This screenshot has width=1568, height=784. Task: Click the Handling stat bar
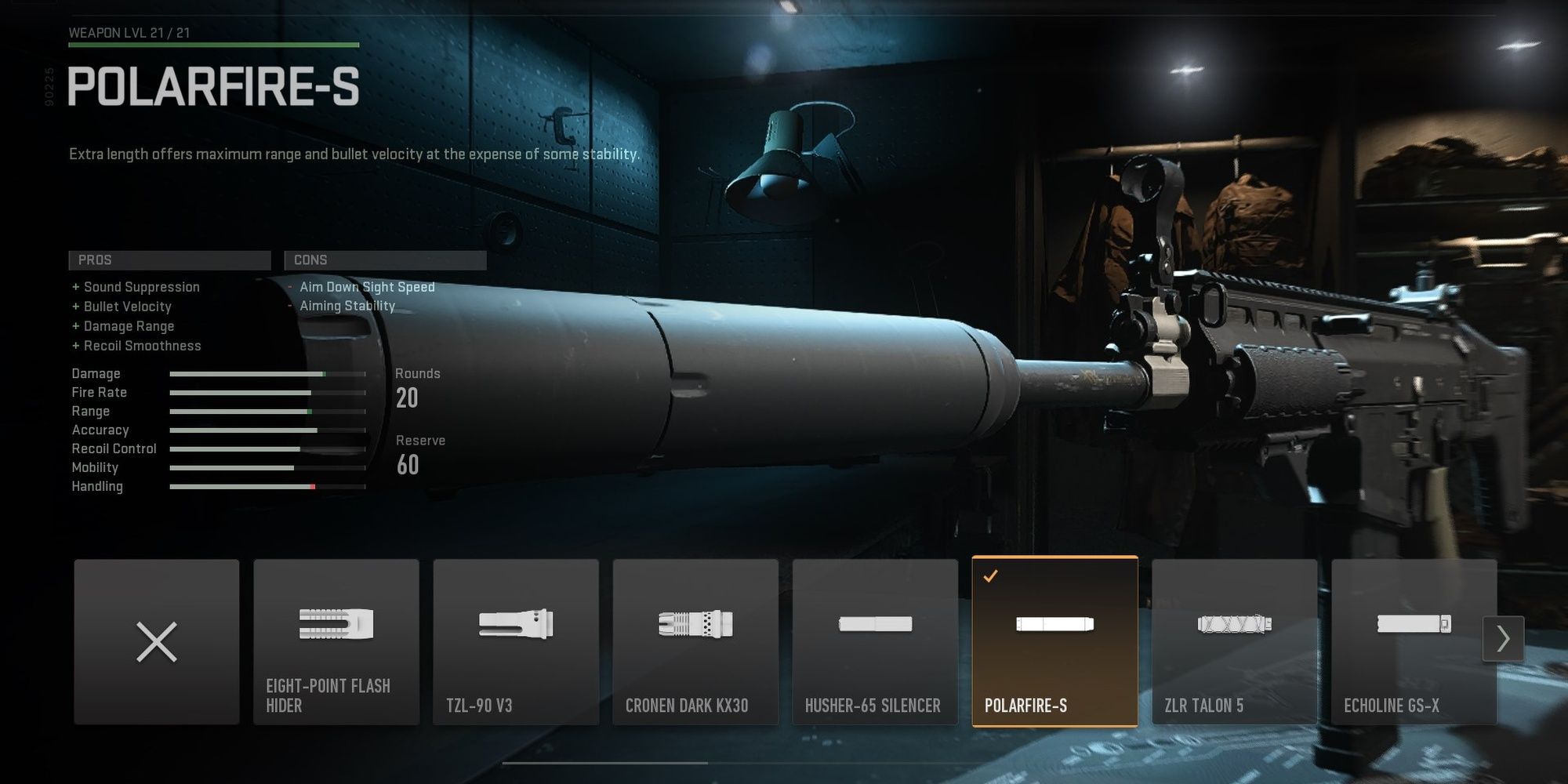(x=267, y=487)
